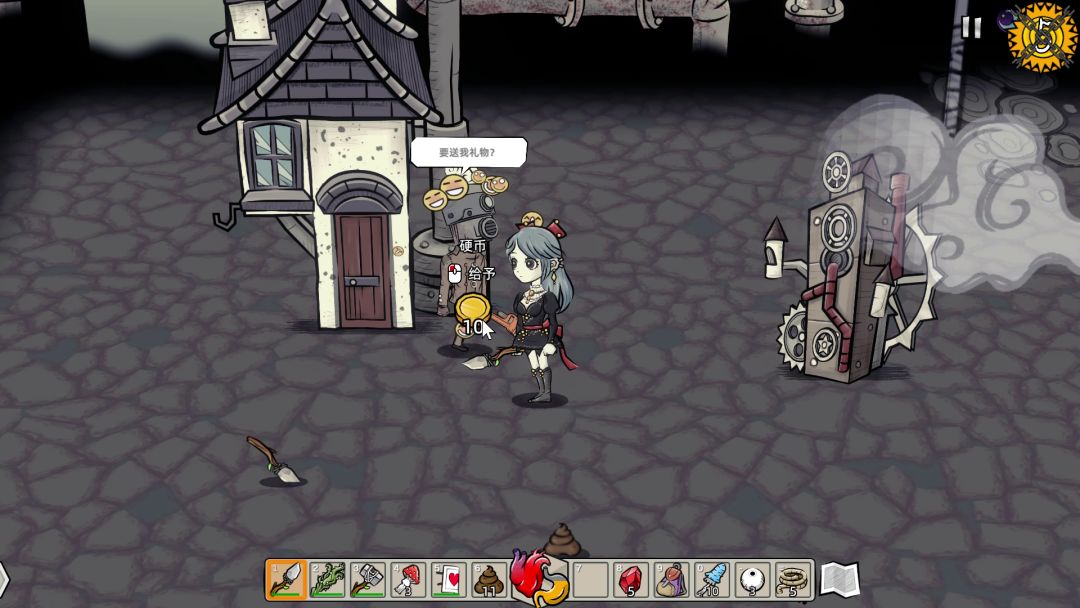The image size is (1080, 608).
Task: Choose the heart playing card item
Action: 449,579
